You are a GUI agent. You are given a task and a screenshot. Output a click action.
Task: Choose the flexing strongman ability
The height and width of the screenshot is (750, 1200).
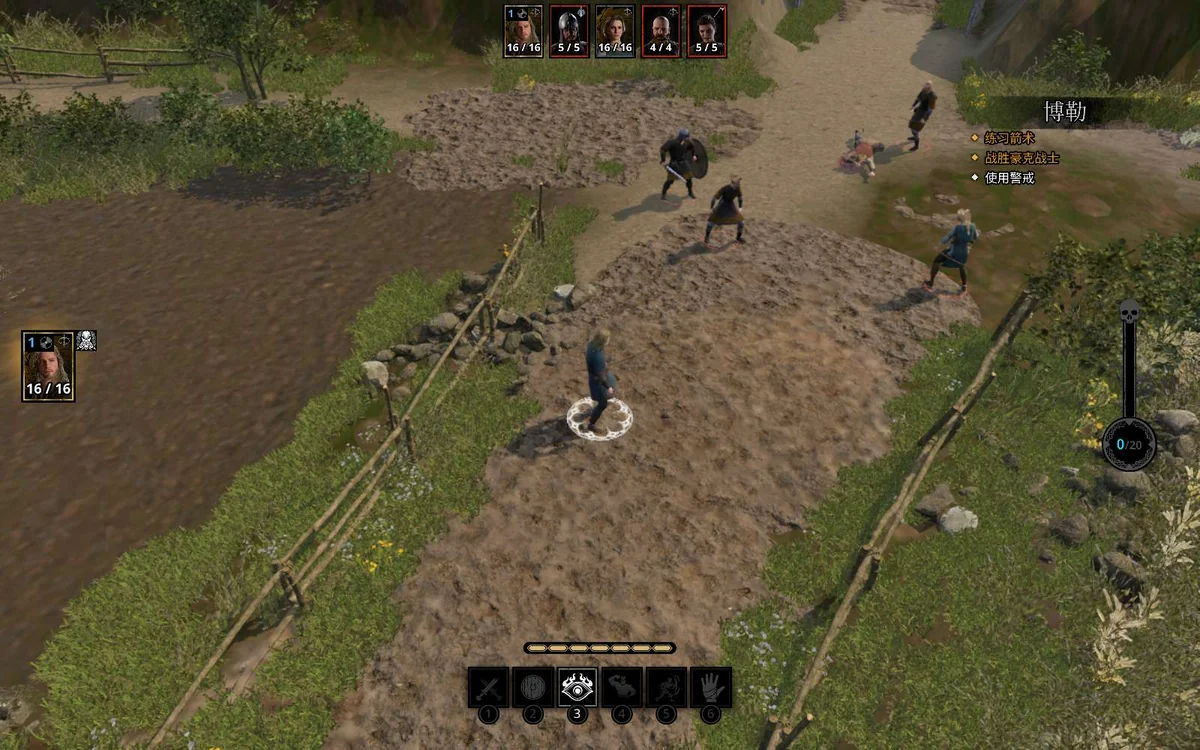click(622, 687)
